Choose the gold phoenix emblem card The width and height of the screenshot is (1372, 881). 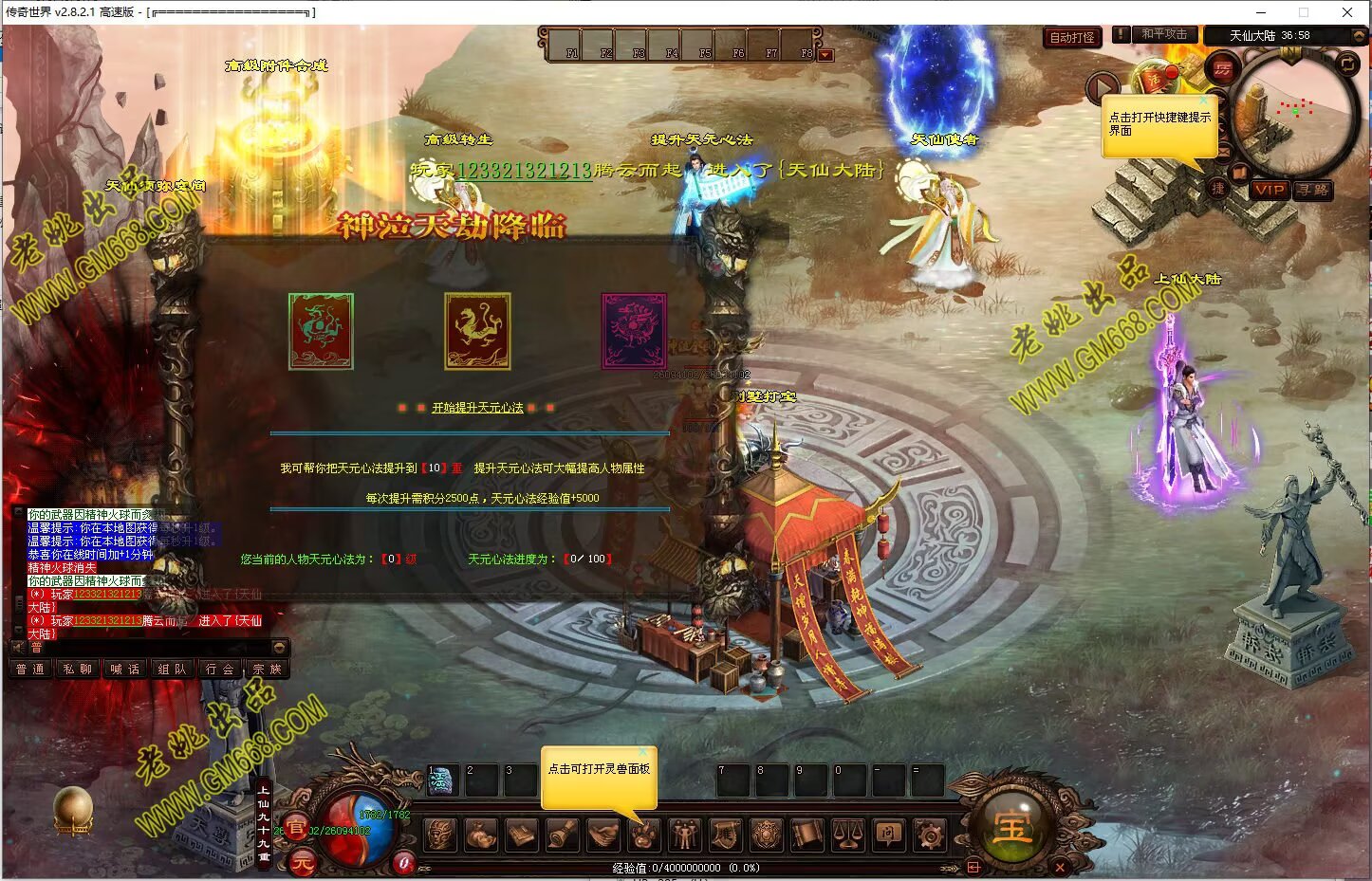pyautogui.click(x=477, y=331)
